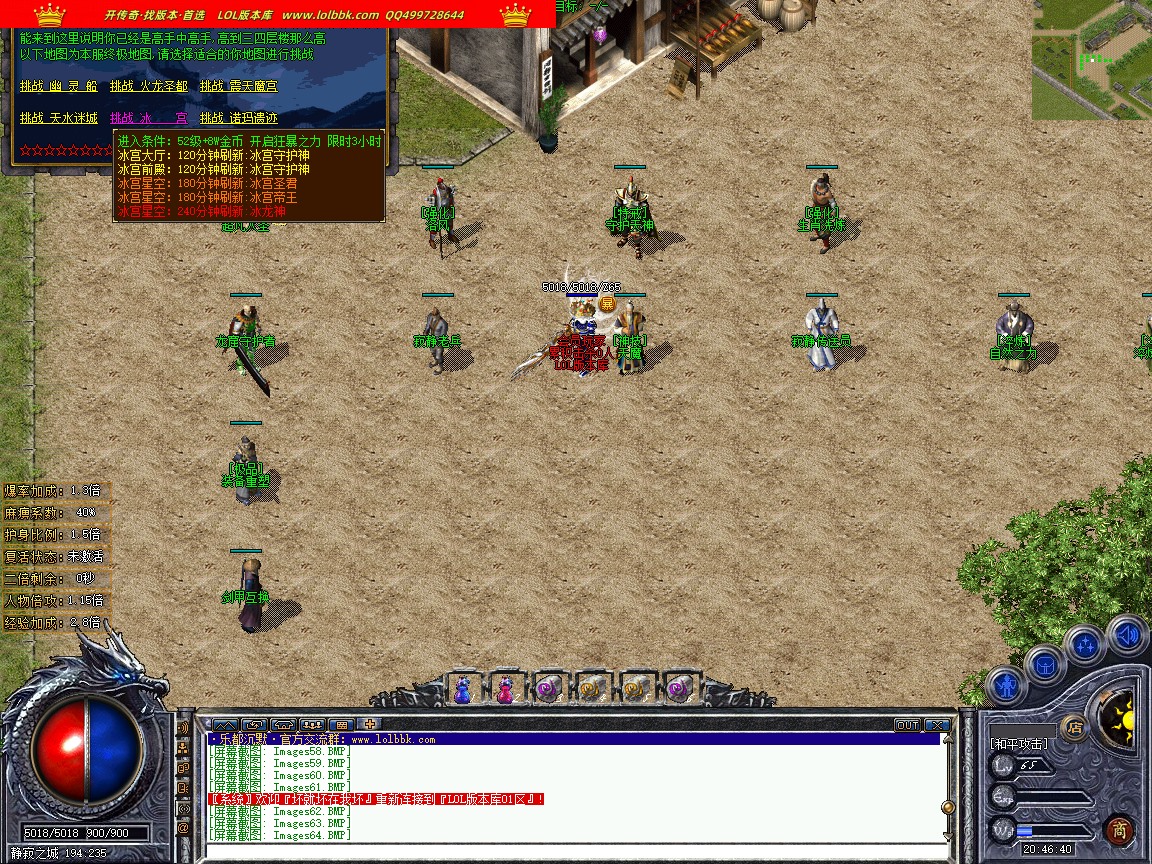The image size is (1152, 864).
Task: Select the purple 挑战 冰宫 link
Action: (x=149, y=118)
